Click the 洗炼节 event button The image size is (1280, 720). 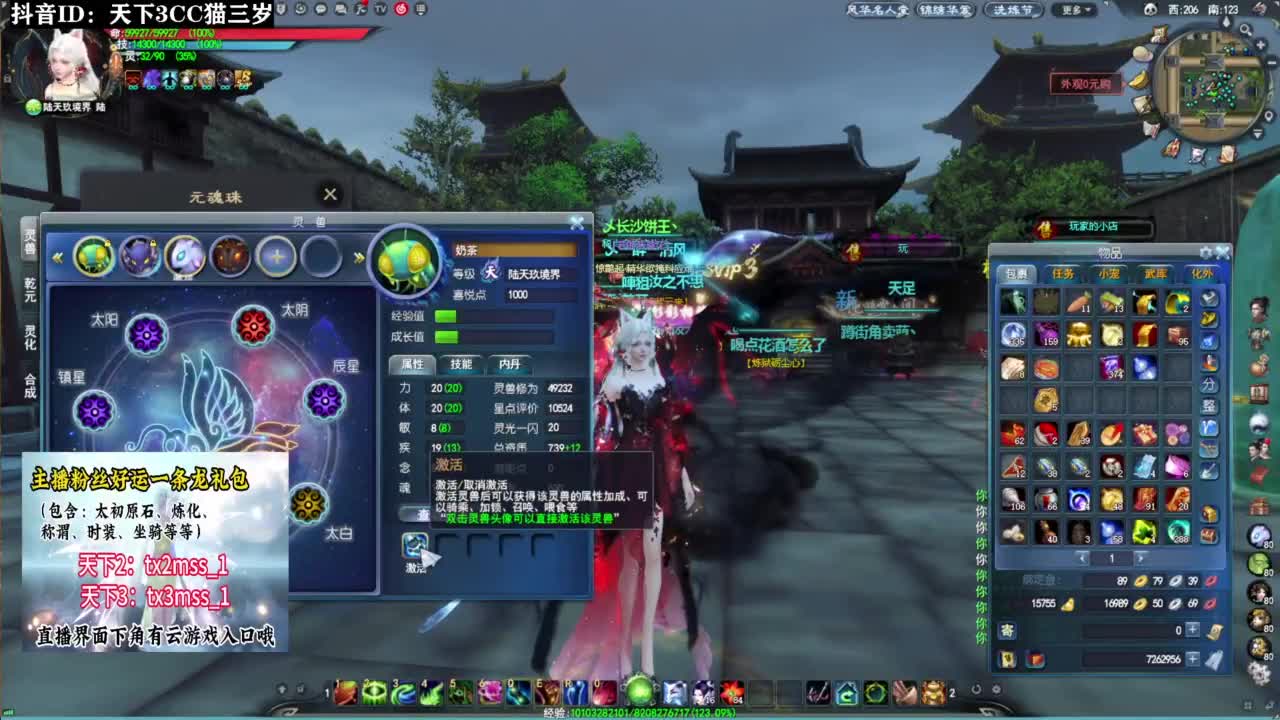pyautogui.click(x=1013, y=10)
